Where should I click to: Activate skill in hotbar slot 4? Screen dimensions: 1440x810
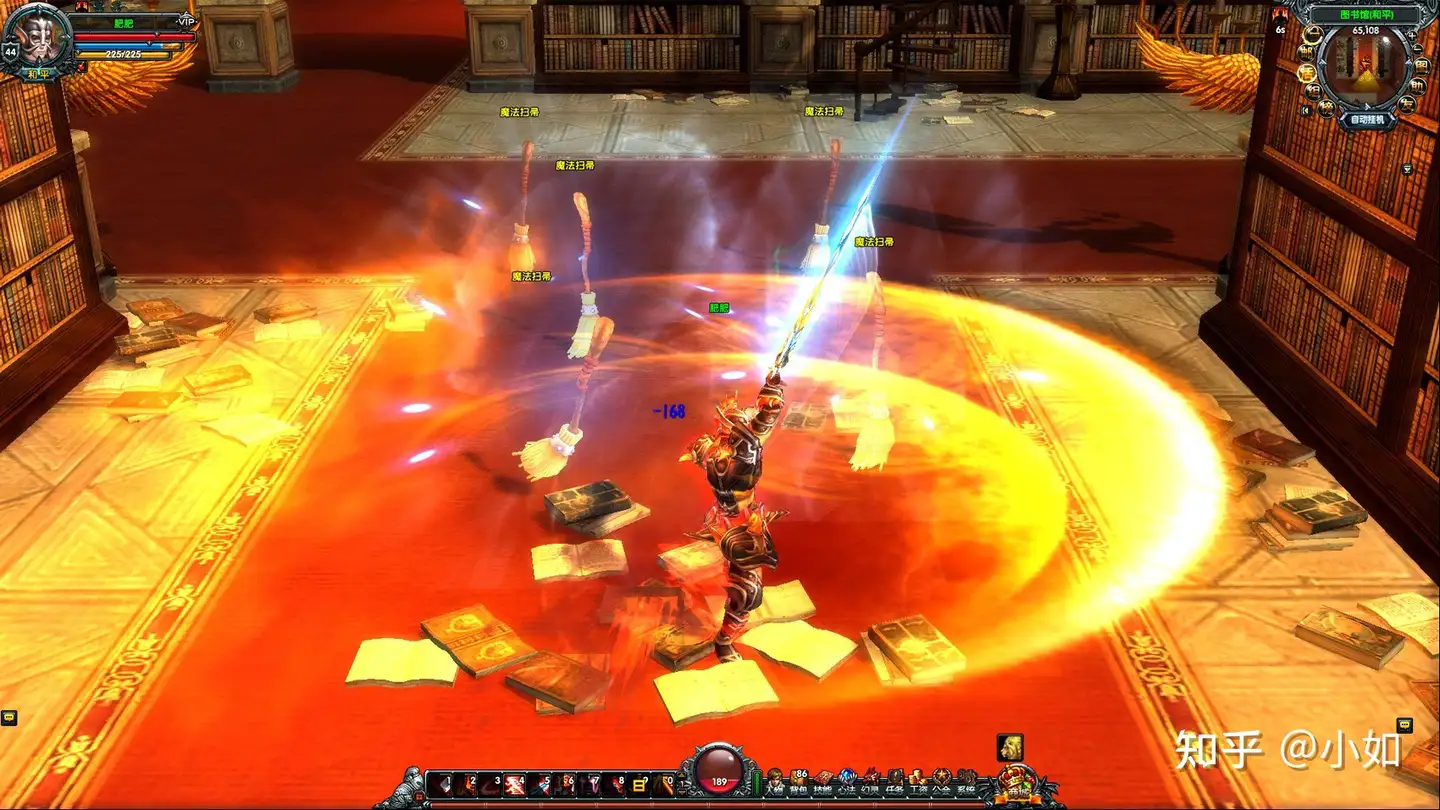pyautogui.click(x=515, y=785)
